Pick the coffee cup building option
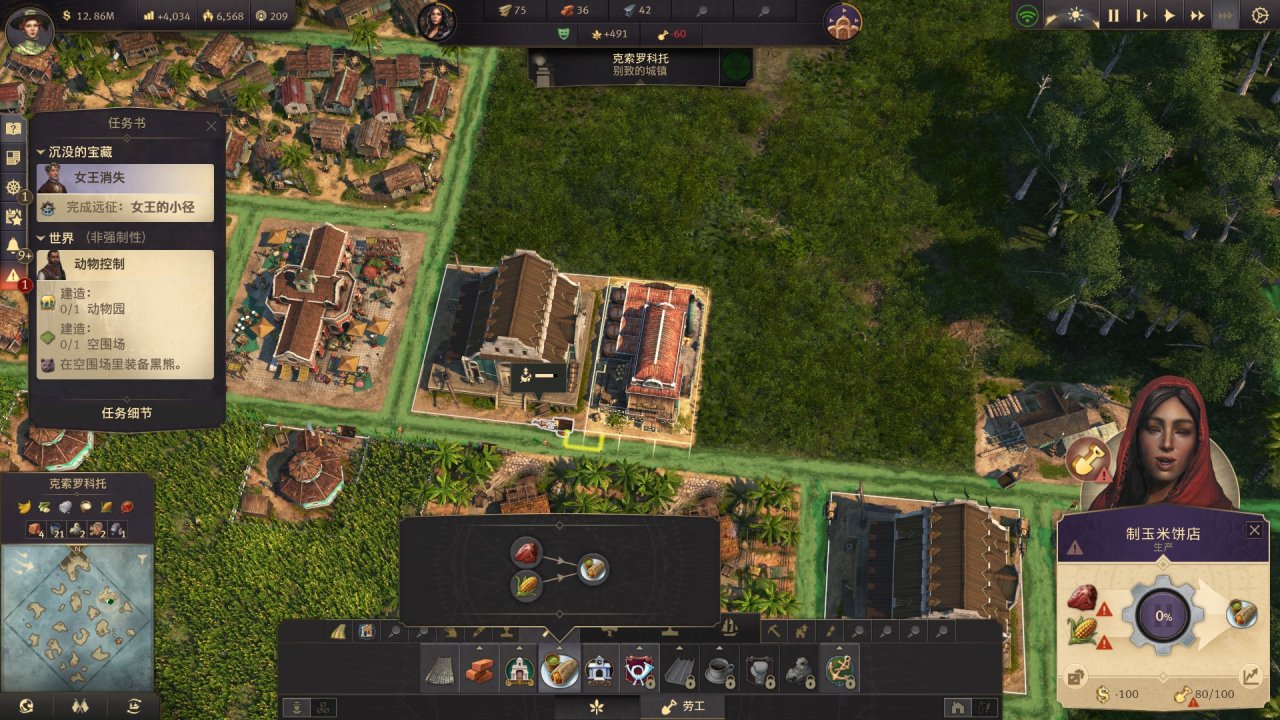This screenshot has width=1280, height=720. [x=718, y=669]
